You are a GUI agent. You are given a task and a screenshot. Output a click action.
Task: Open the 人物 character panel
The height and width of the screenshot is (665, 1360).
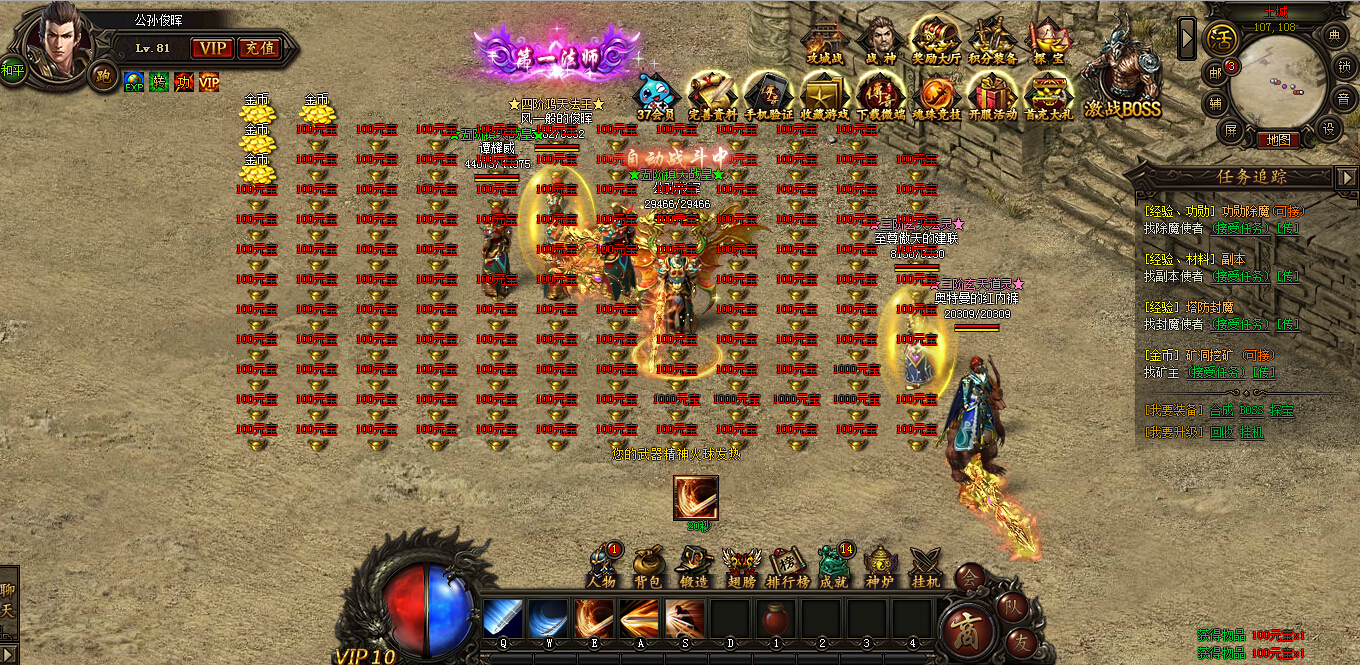tap(601, 566)
